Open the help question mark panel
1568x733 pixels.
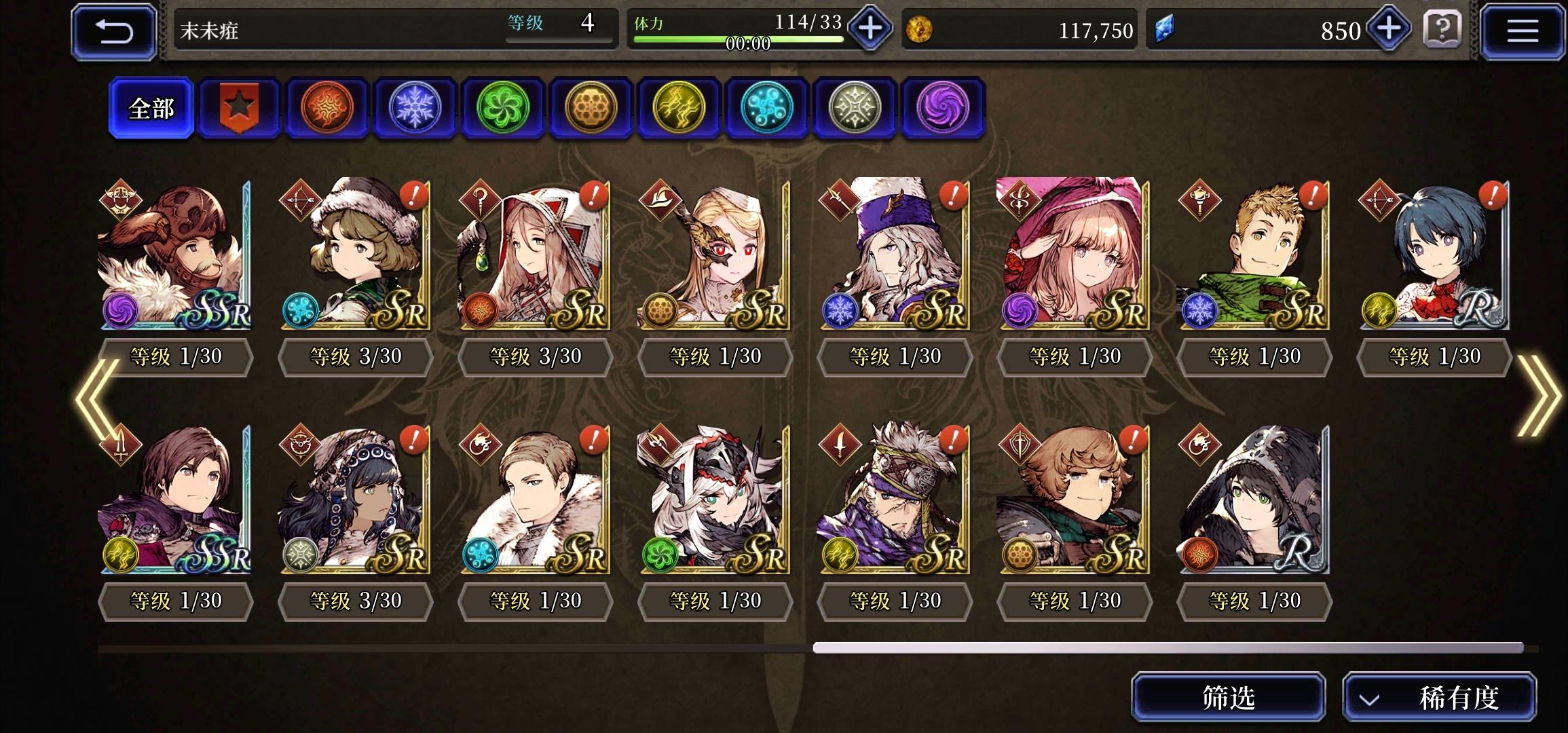pos(1444,31)
